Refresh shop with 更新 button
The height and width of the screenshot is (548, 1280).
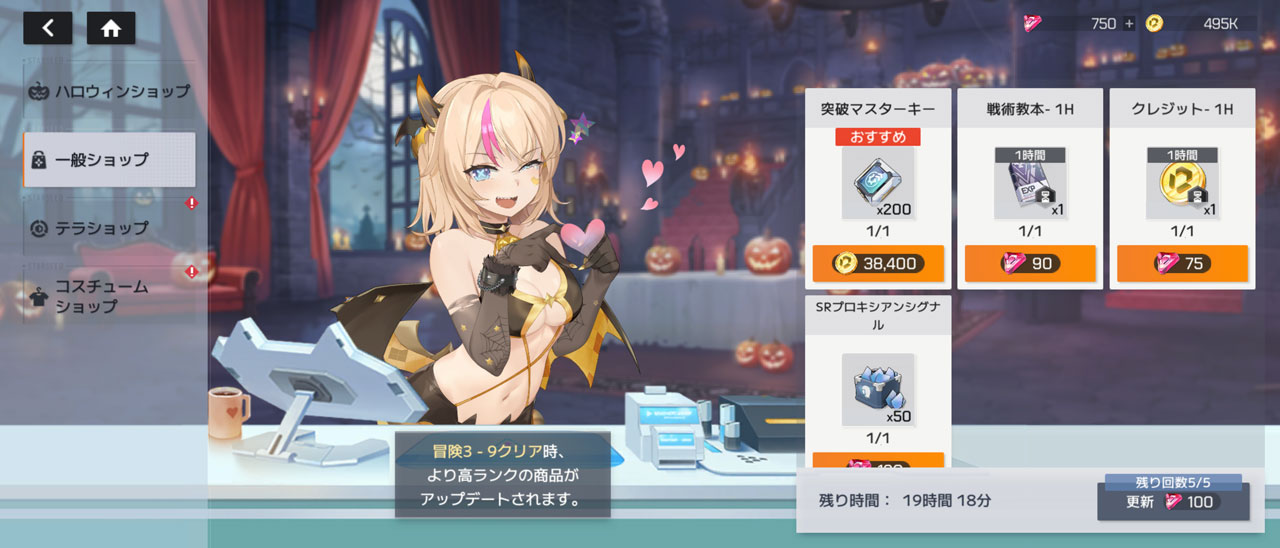(x=1172, y=502)
